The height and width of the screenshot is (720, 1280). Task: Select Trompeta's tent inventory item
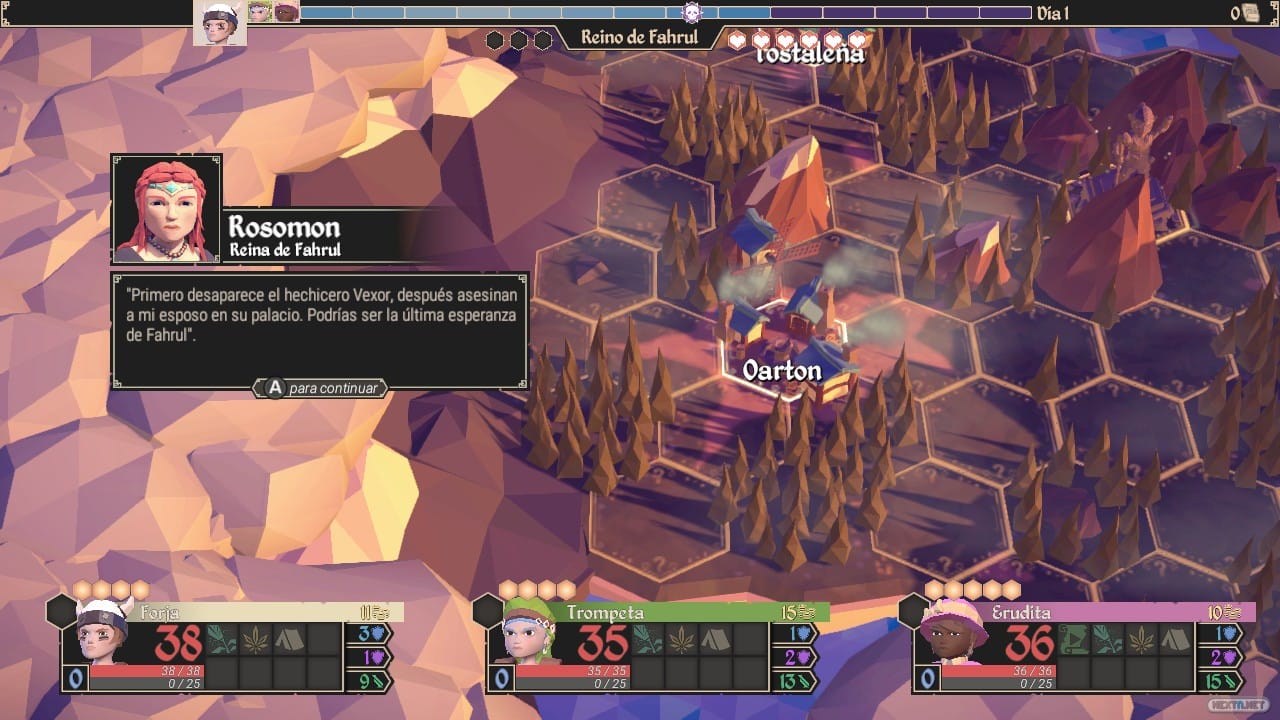(716, 640)
